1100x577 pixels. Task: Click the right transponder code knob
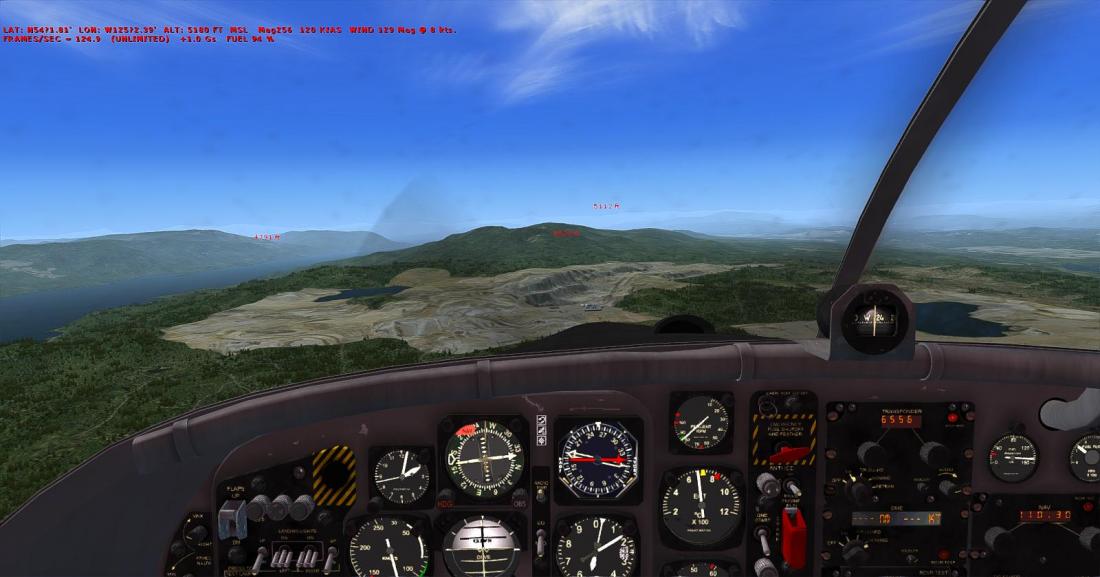931,452
